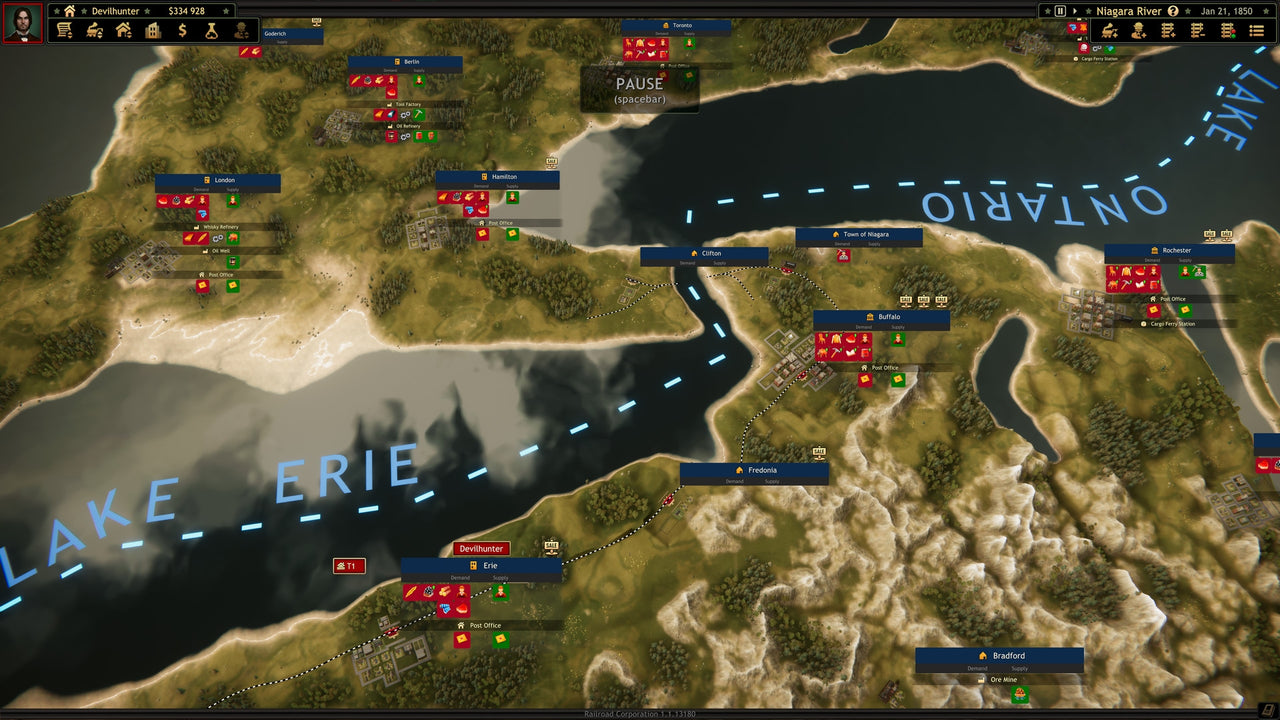This screenshot has width=1280, height=720.
Task: Open the signal placement tool
Action: pos(1228,31)
